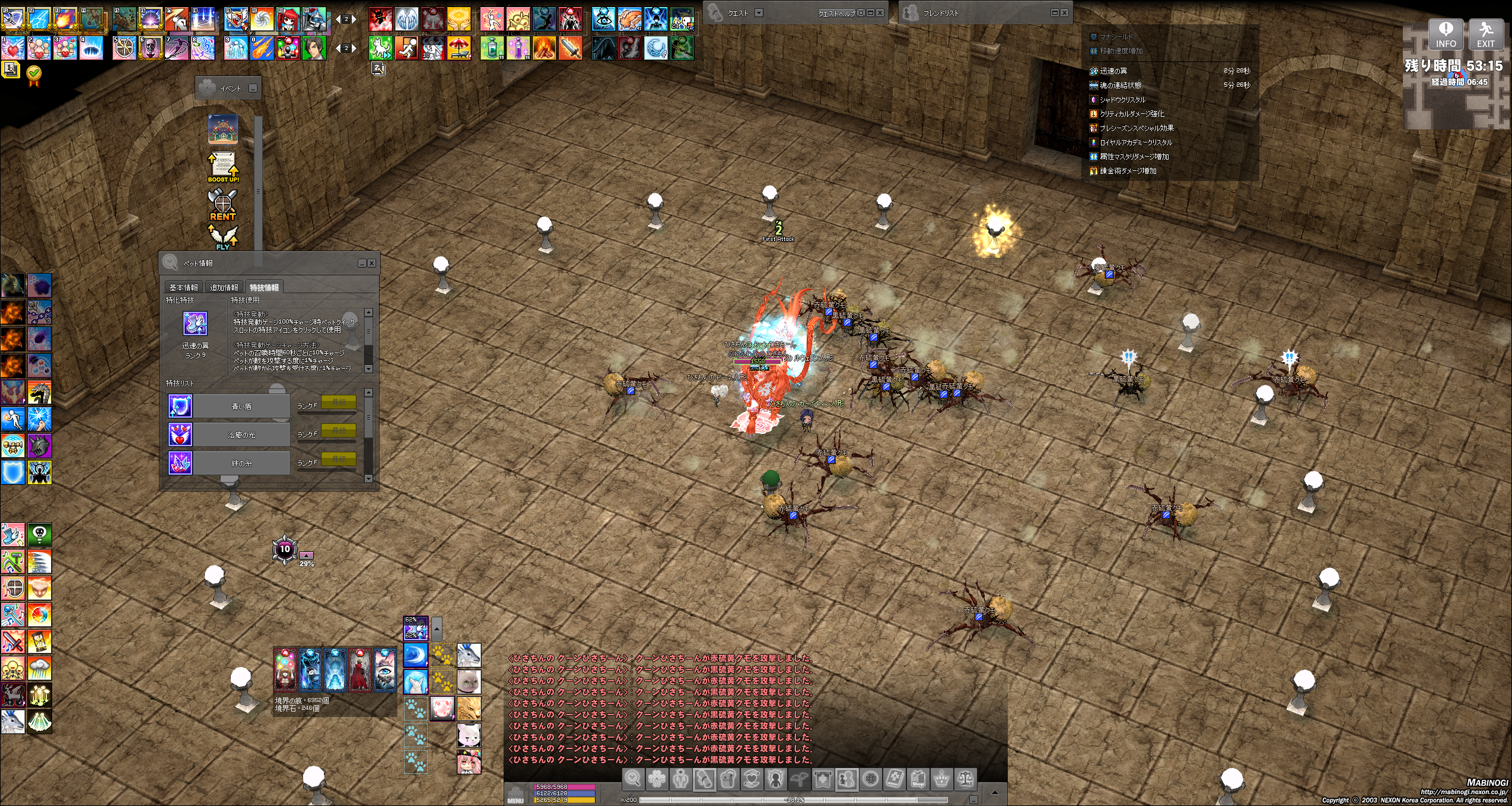Use the F3 fireball skill slot
This screenshot has width=1512, height=806.
coord(65,19)
